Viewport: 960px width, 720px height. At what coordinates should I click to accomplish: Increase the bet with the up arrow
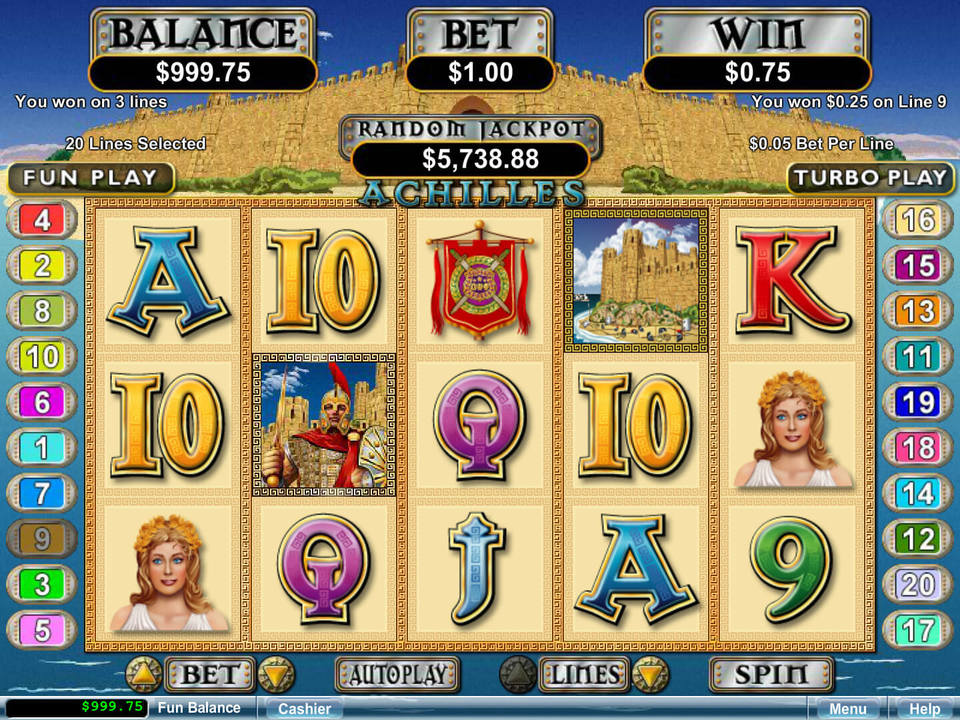(x=144, y=675)
